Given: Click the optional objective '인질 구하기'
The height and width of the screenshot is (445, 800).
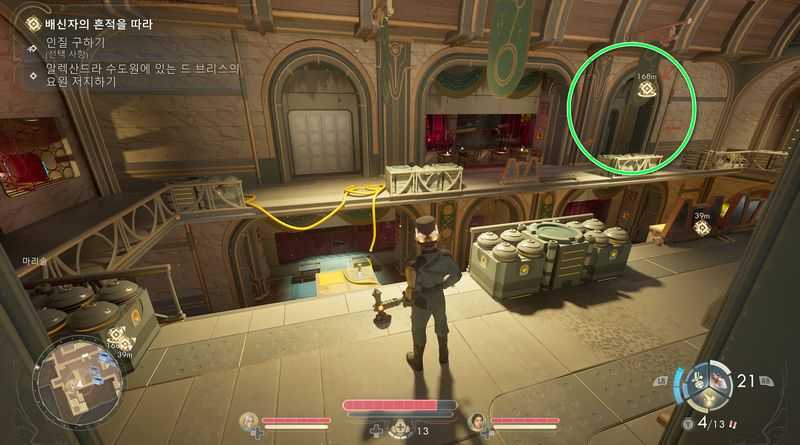Looking at the screenshot, I should (75, 43).
